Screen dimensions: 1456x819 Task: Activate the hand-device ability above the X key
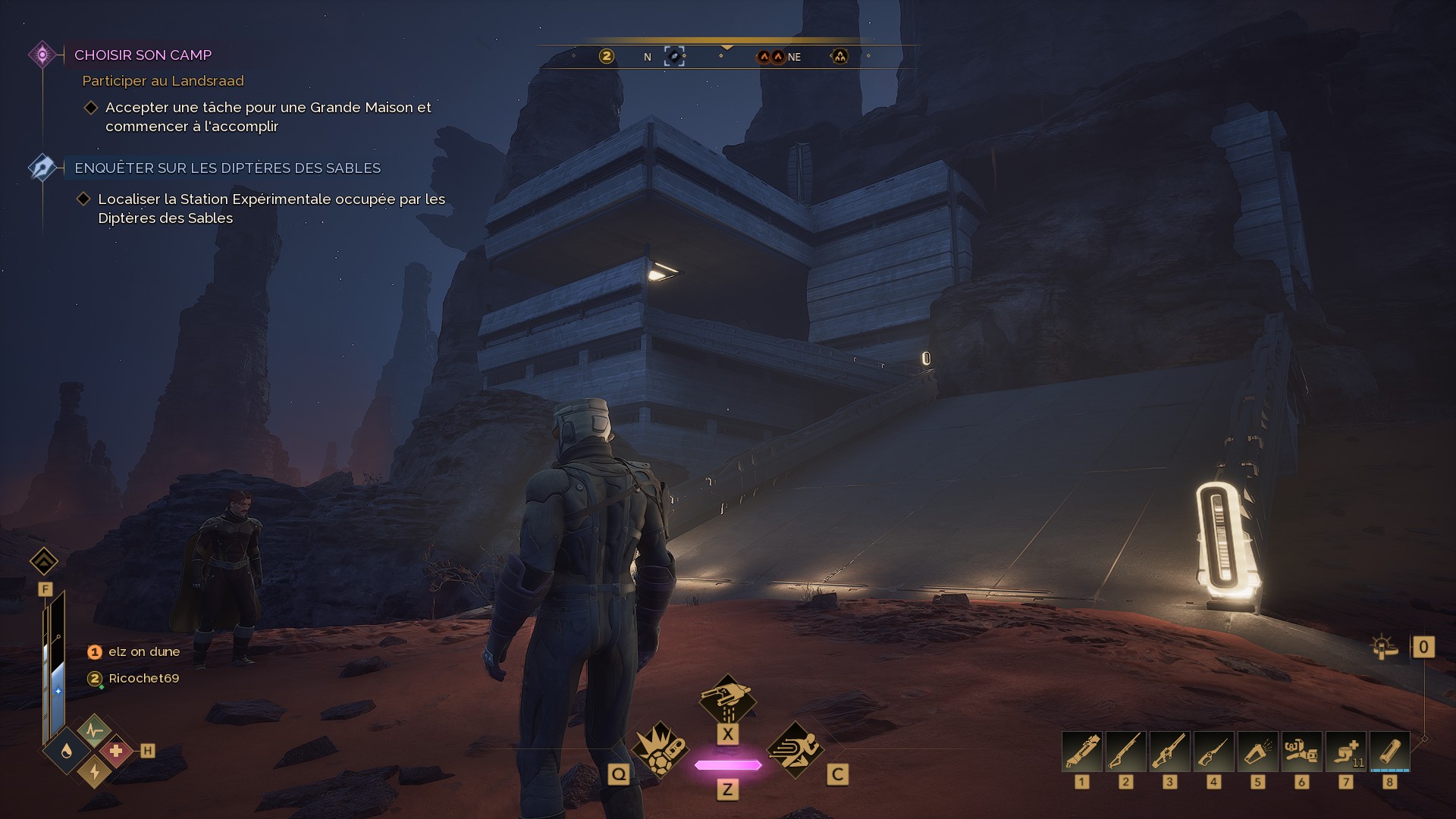coord(727,699)
